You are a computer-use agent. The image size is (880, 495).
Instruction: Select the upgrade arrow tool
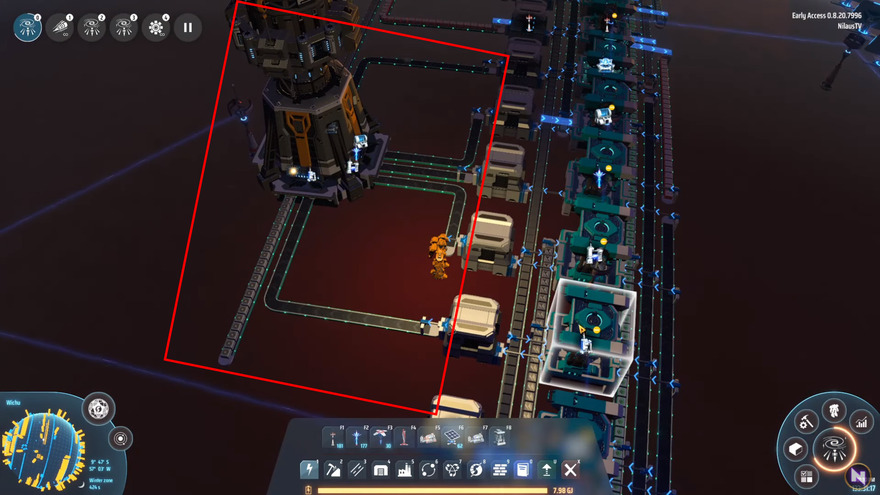click(547, 469)
